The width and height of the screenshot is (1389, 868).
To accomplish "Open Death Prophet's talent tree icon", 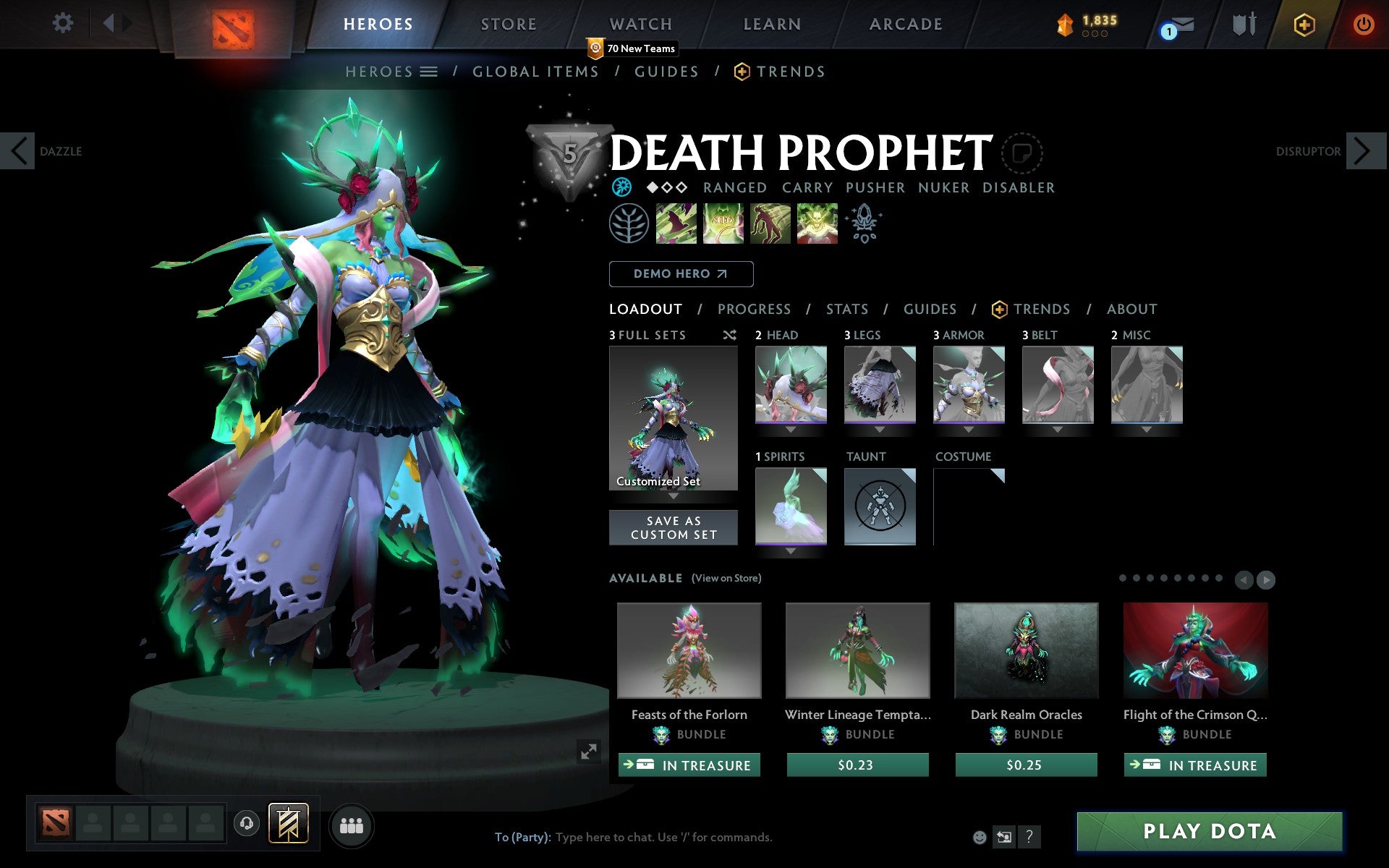I will [x=629, y=224].
